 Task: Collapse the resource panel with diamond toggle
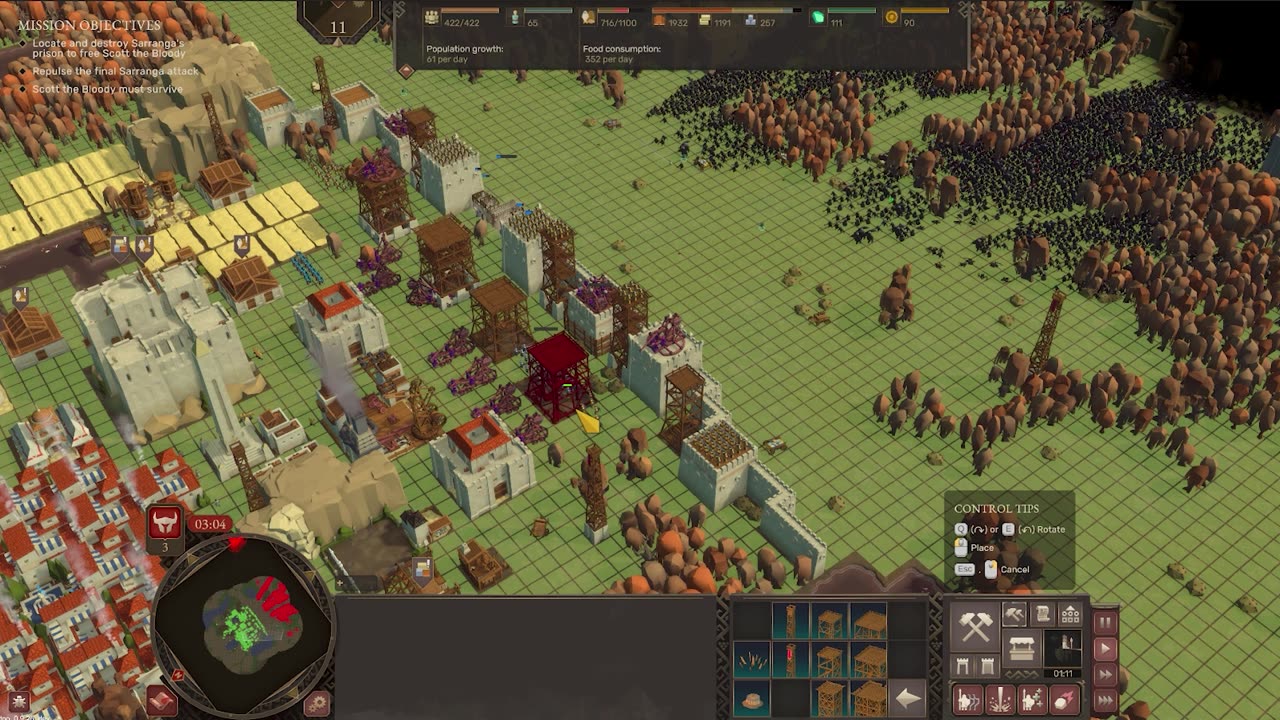click(x=406, y=71)
